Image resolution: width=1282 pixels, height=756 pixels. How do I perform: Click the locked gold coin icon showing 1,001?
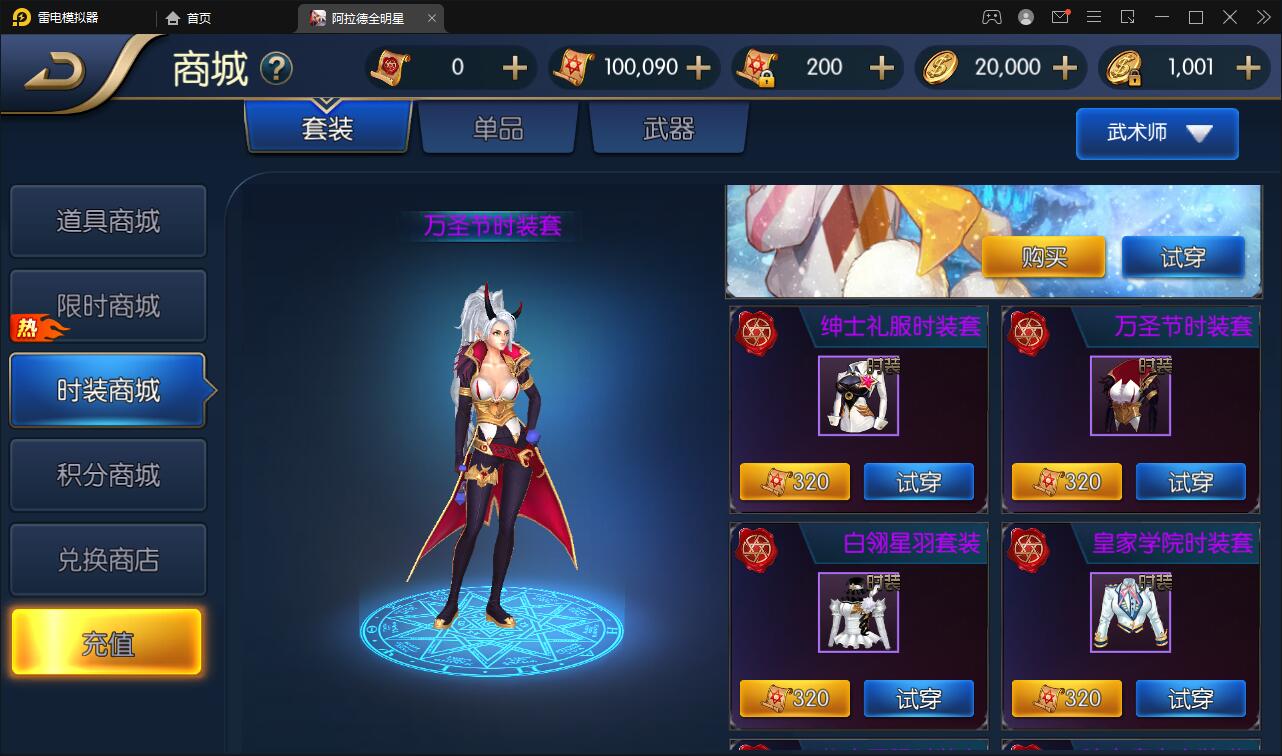[x=1125, y=67]
